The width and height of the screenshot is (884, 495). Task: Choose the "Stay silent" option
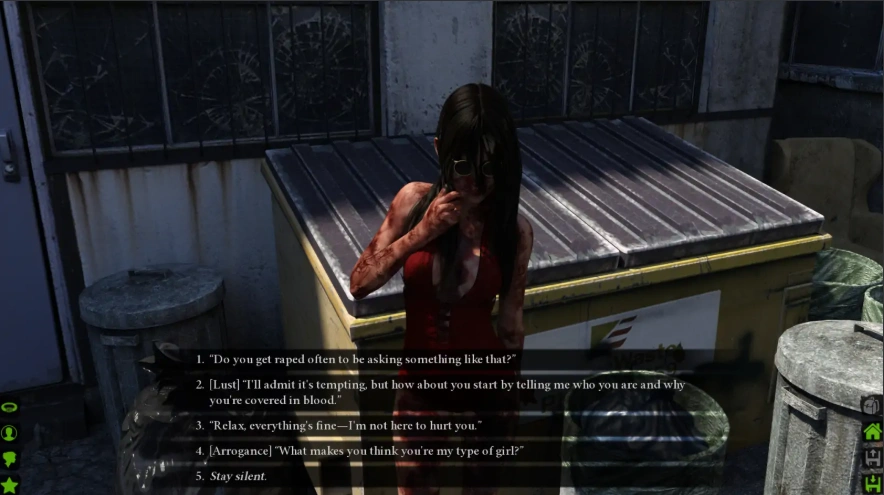click(x=238, y=476)
